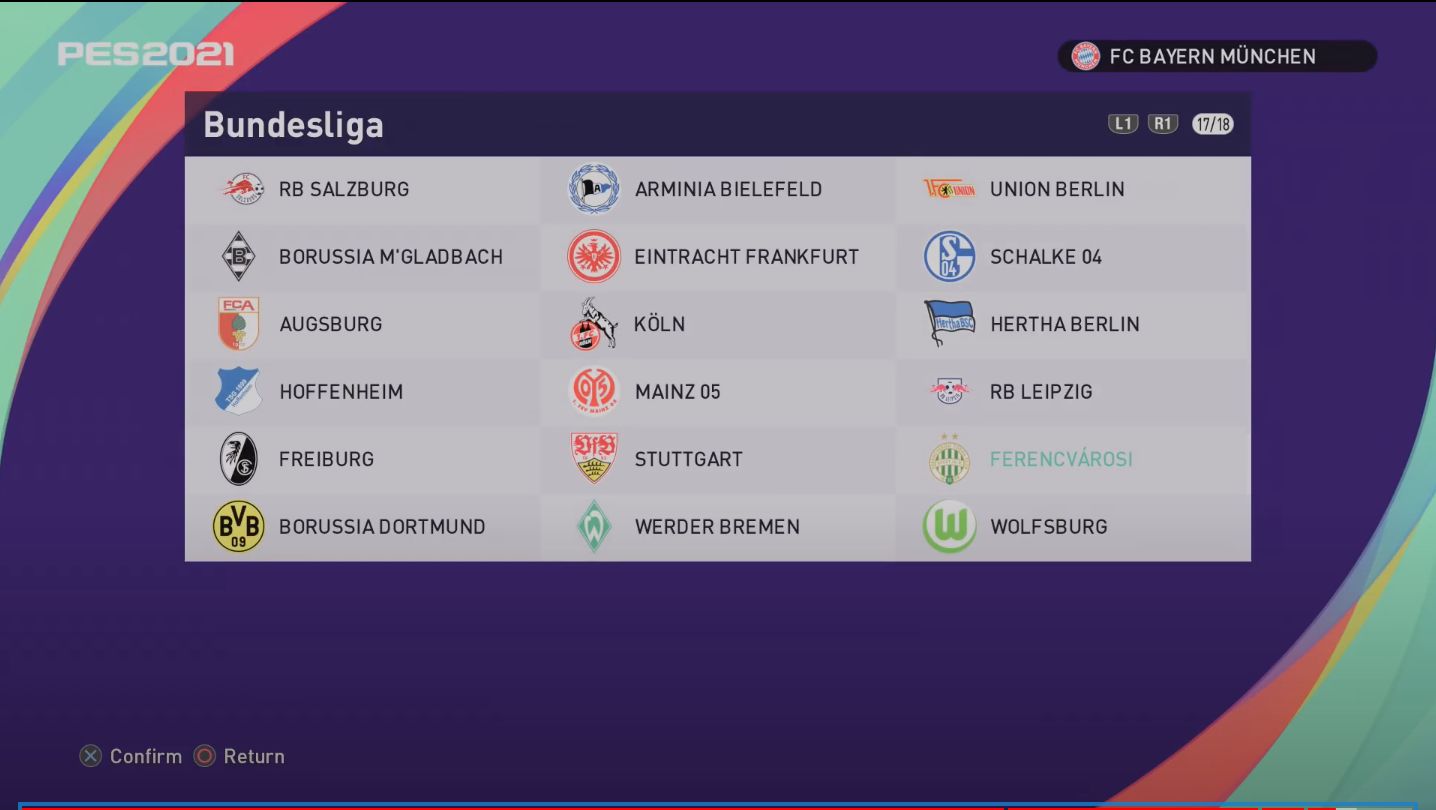Click the Borussia M'Gladbach crest

click(240, 256)
